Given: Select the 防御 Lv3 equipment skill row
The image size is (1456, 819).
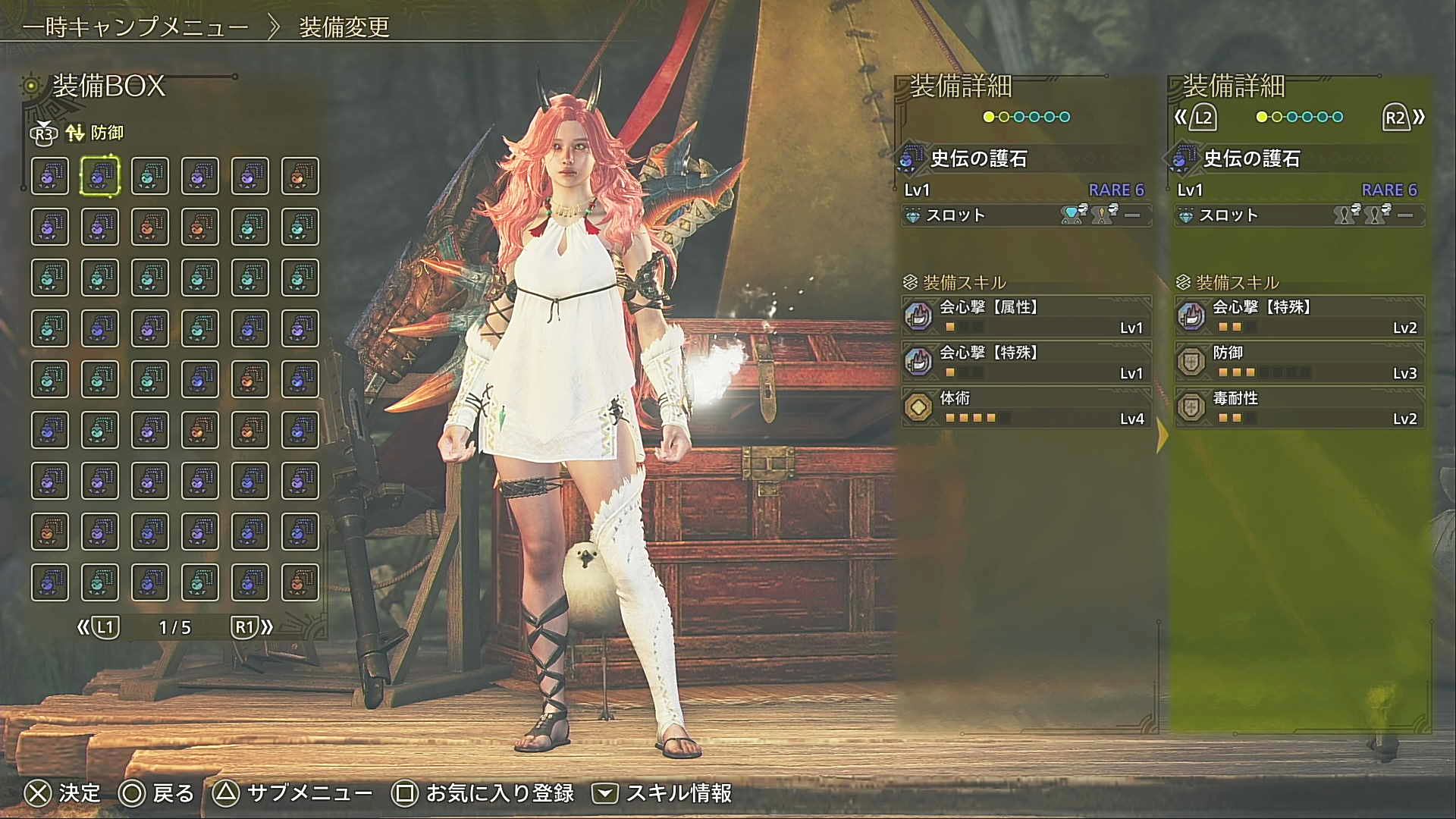Looking at the screenshot, I should coord(1299,362).
